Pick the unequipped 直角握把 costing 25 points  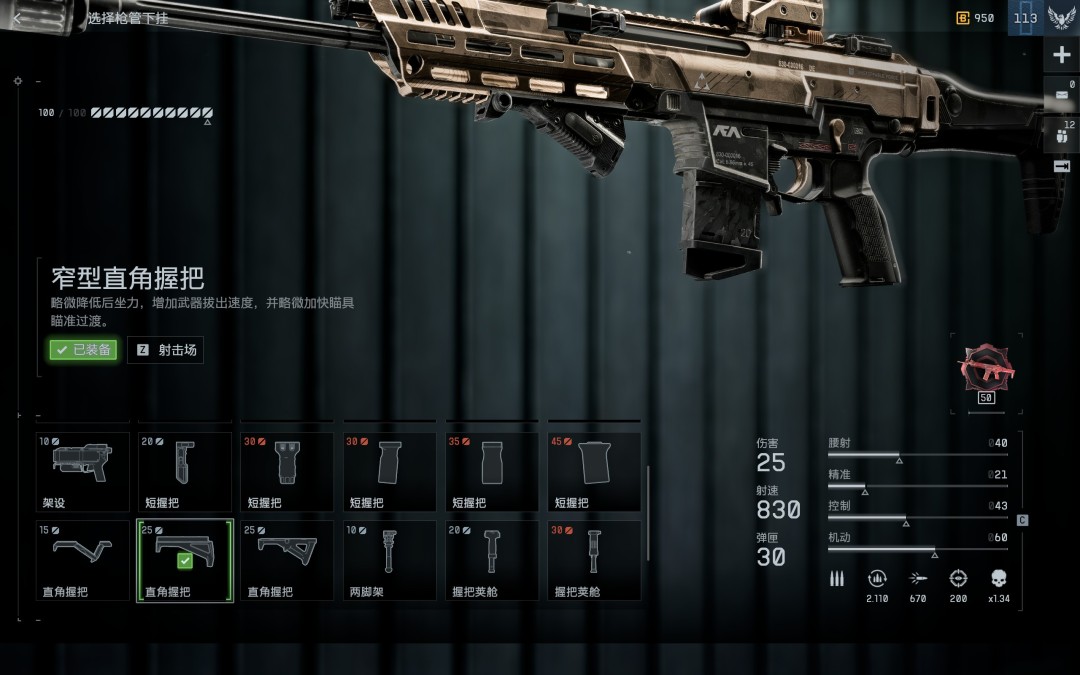(x=288, y=560)
